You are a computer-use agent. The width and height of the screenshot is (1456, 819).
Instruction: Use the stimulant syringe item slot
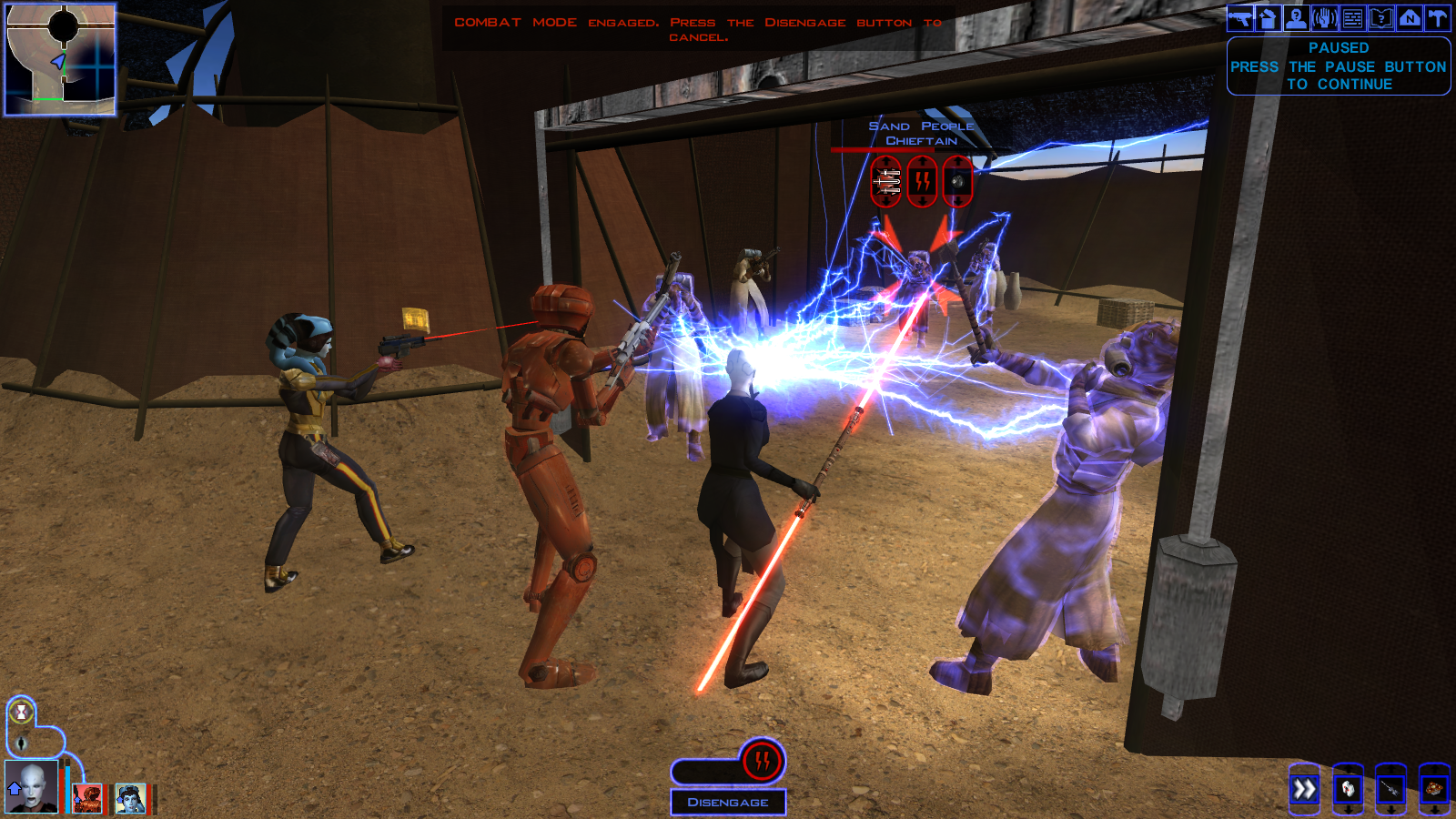click(x=1390, y=789)
